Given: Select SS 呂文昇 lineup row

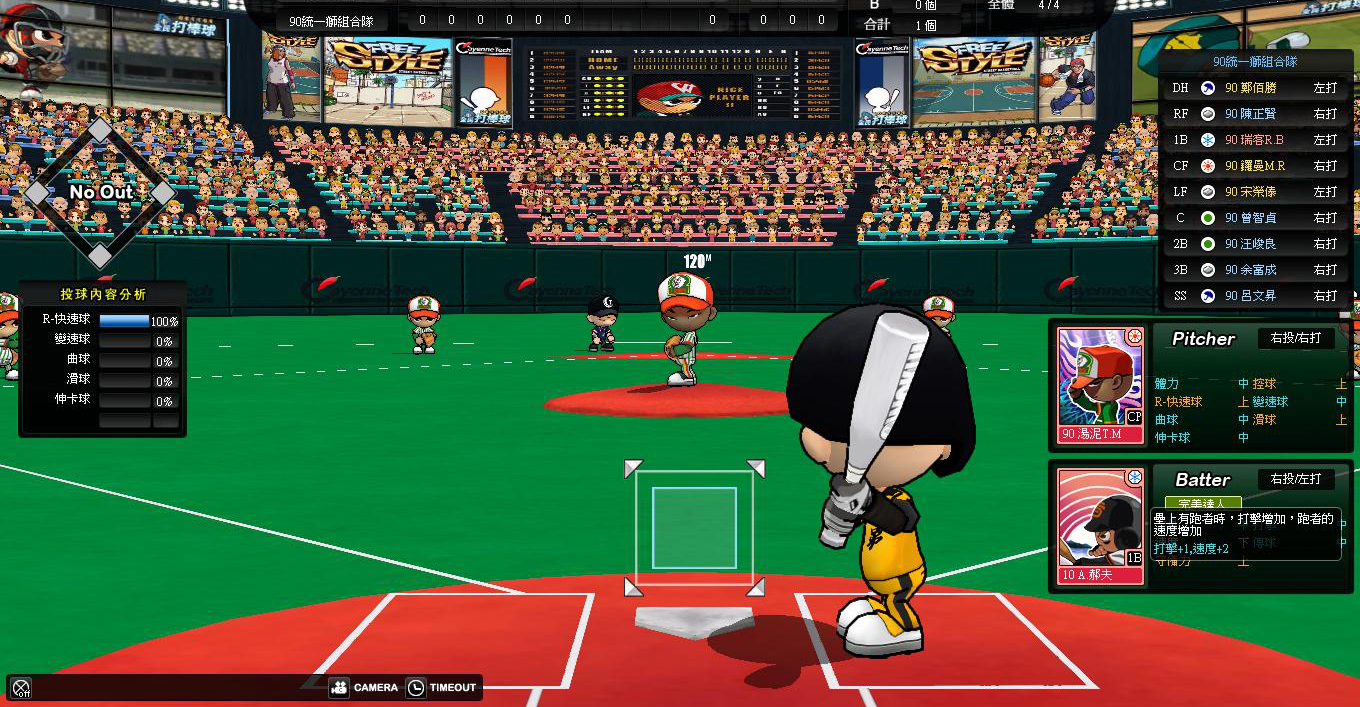Looking at the screenshot, I should tap(1256, 296).
